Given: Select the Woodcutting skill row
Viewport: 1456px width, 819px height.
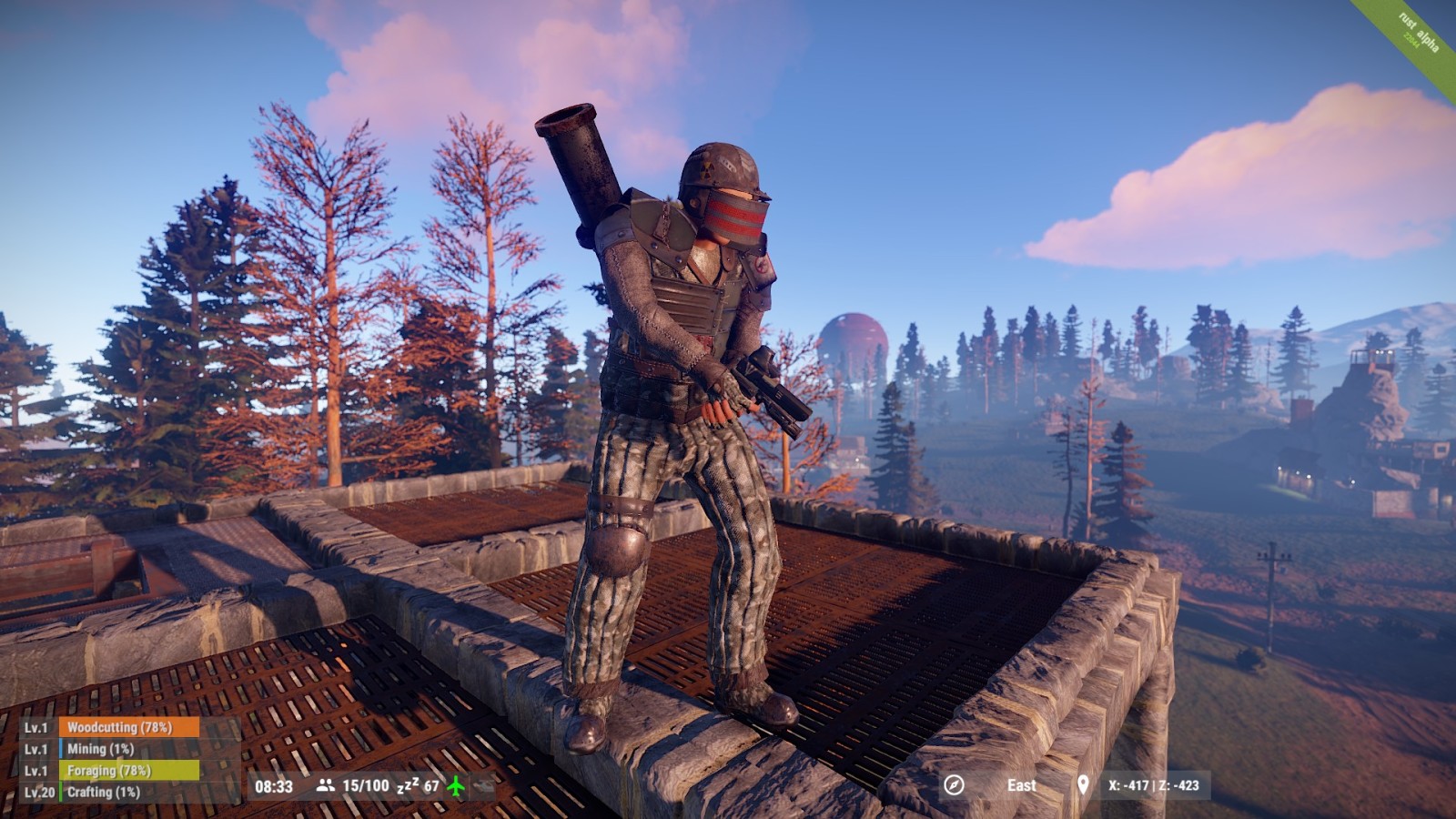Looking at the screenshot, I should [x=128, y=727].
